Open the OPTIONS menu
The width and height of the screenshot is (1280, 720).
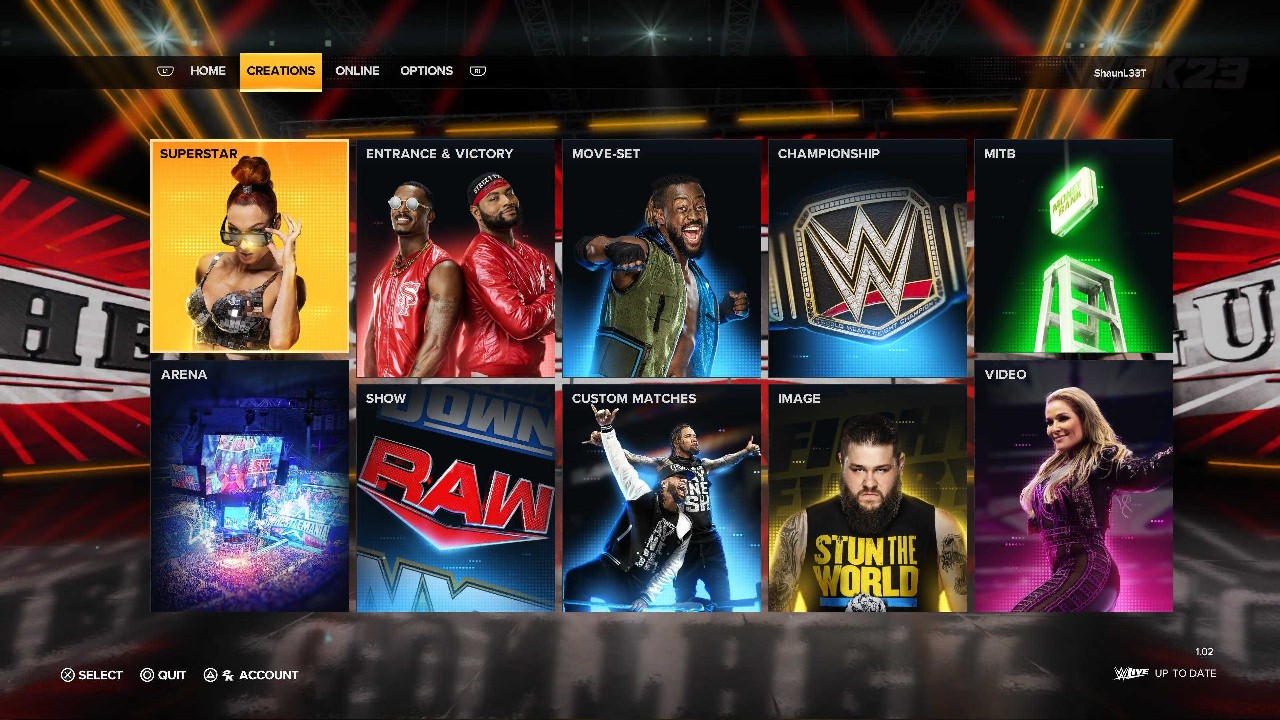(x=425, y=70)
